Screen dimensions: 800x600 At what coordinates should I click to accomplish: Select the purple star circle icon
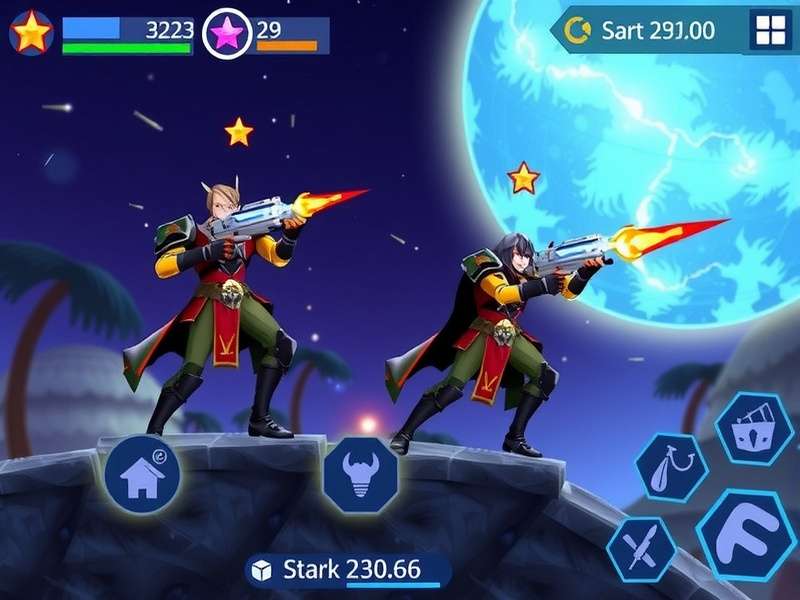(227, 35)
